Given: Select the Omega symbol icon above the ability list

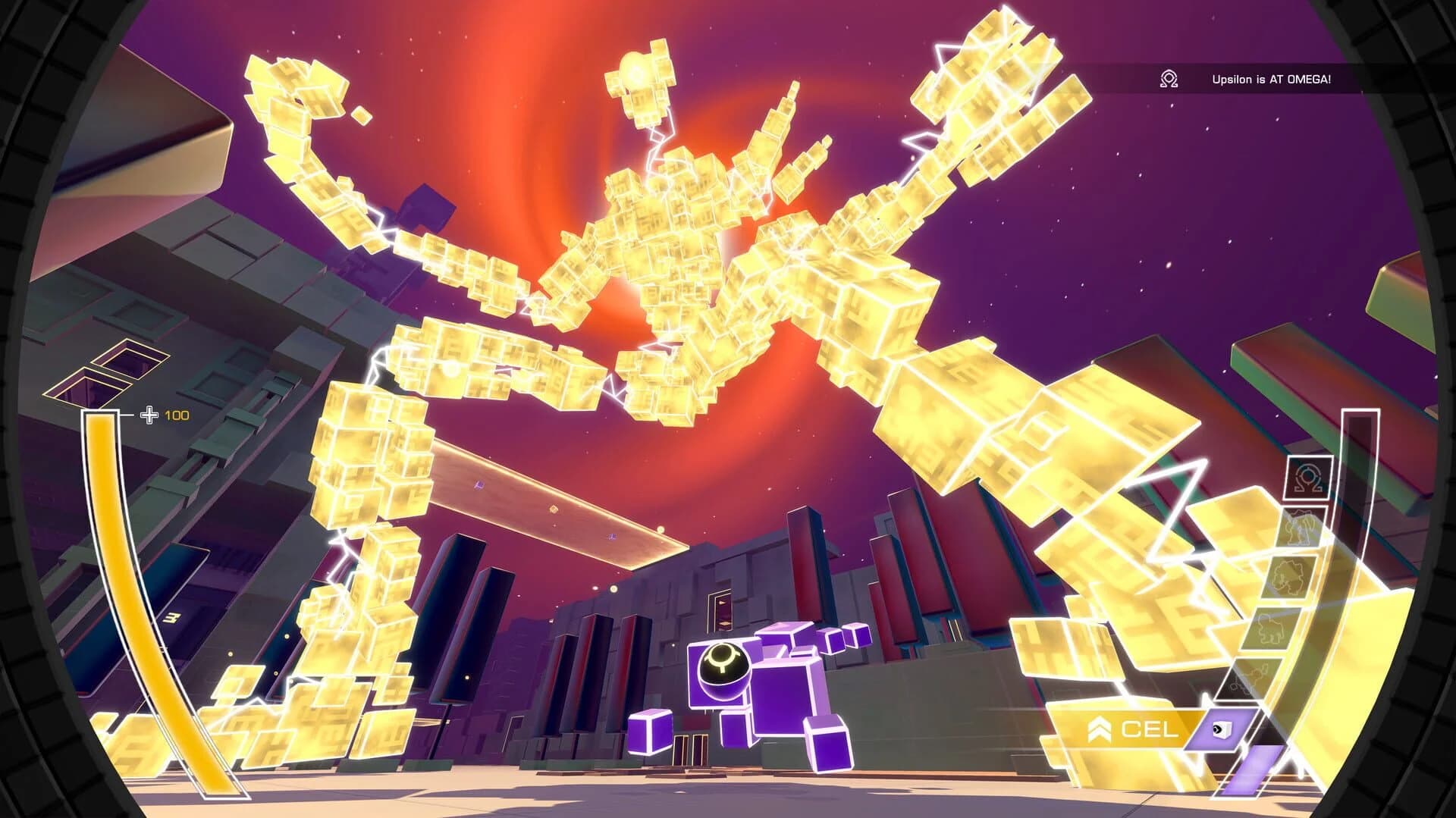Looking at the screenshot, I should 1307,480.
